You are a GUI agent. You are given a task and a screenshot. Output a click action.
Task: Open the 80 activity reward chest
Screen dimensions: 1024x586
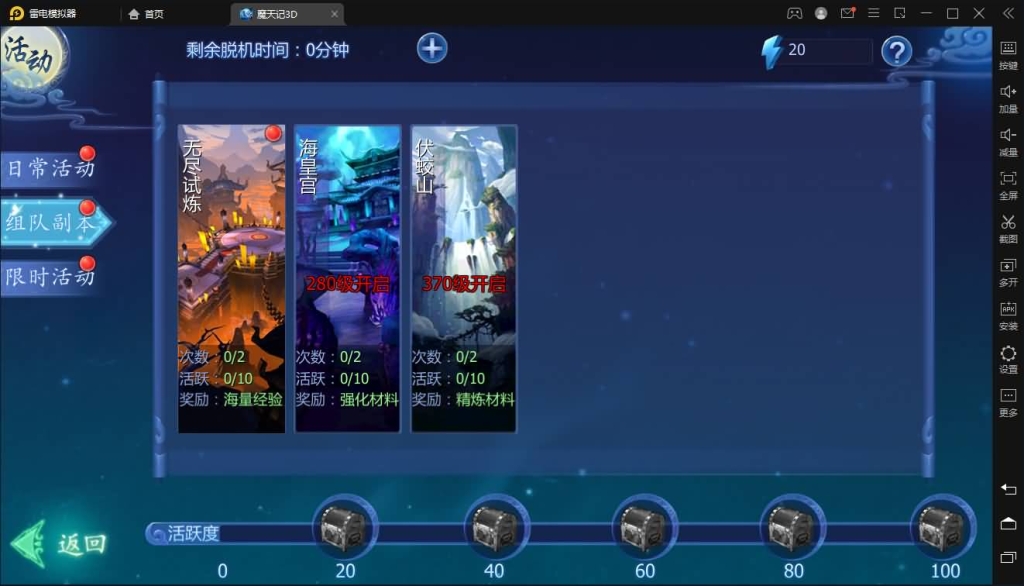coord(793,527)
